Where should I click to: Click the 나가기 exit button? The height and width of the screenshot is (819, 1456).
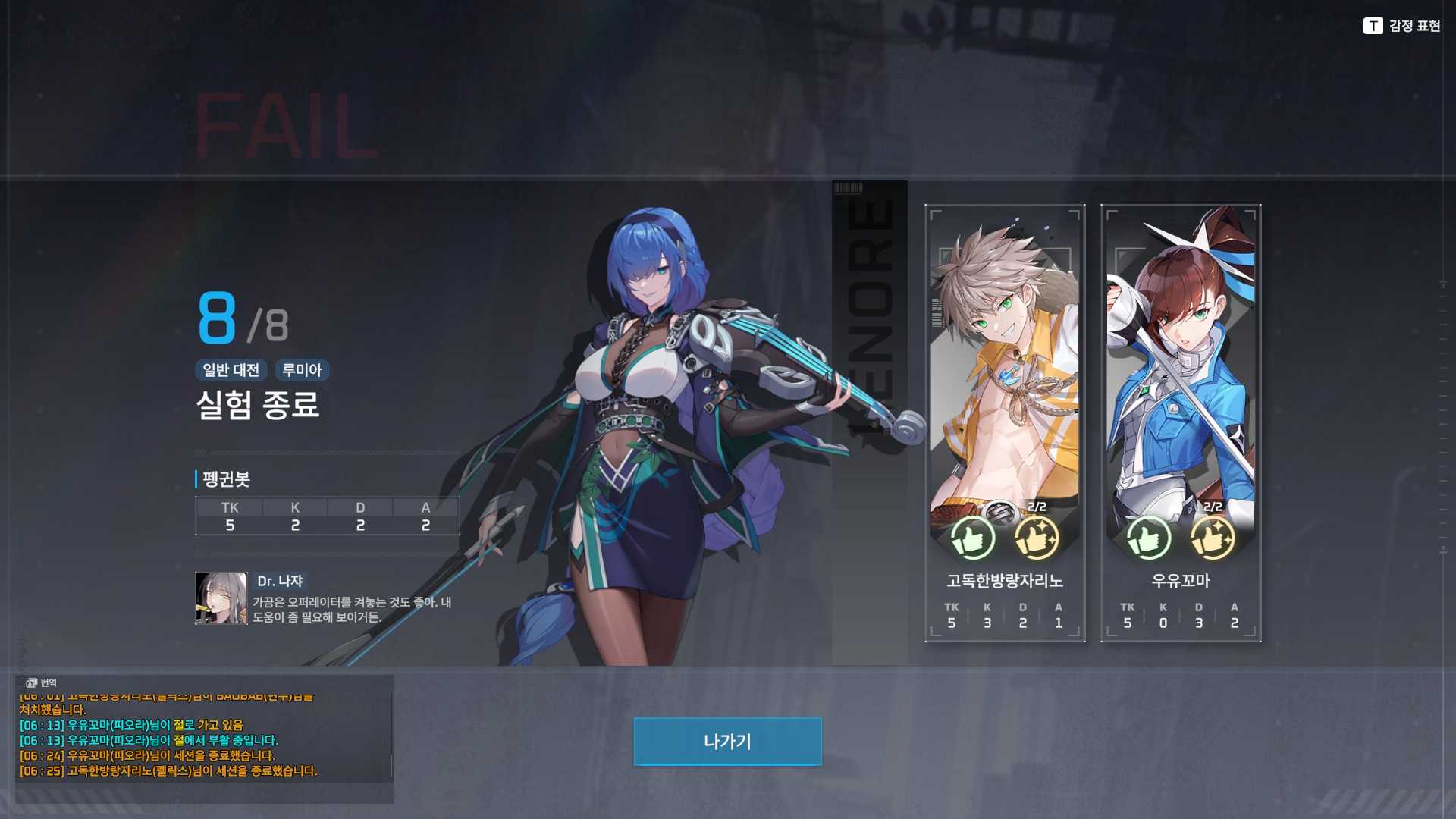(727, 741)
